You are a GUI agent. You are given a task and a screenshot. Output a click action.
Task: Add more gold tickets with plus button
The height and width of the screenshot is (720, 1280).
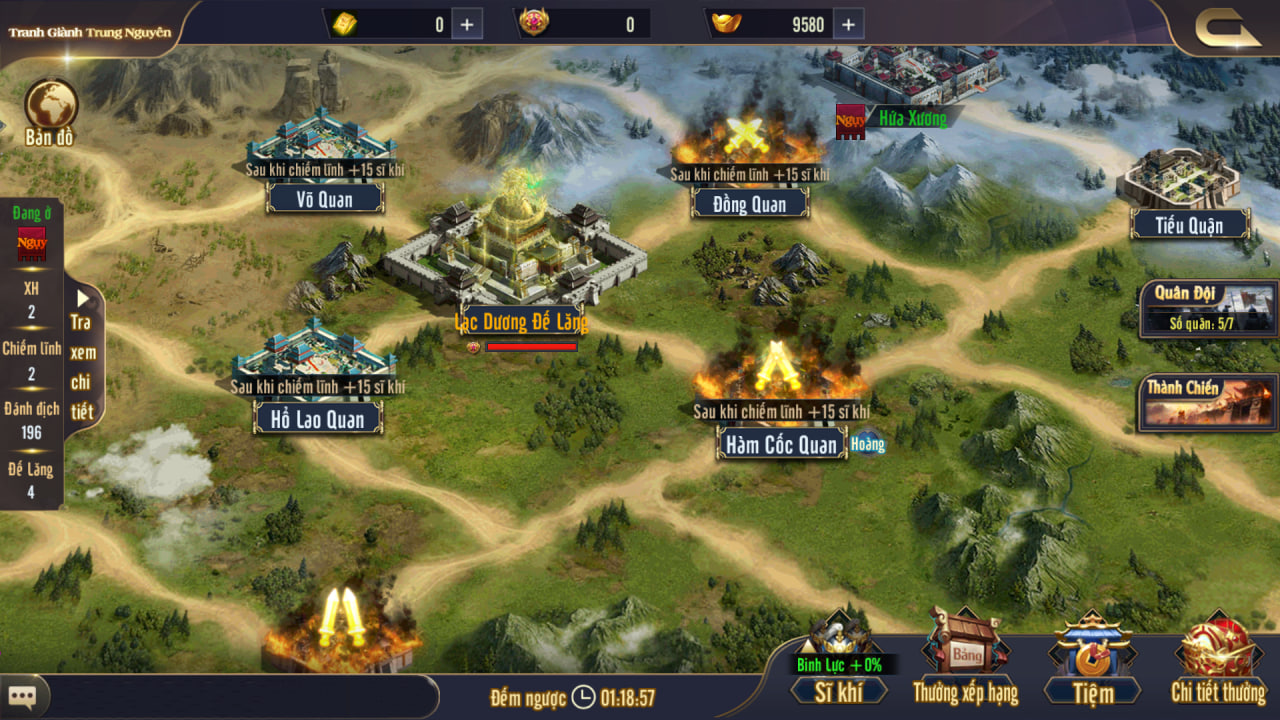coord(467,24)
